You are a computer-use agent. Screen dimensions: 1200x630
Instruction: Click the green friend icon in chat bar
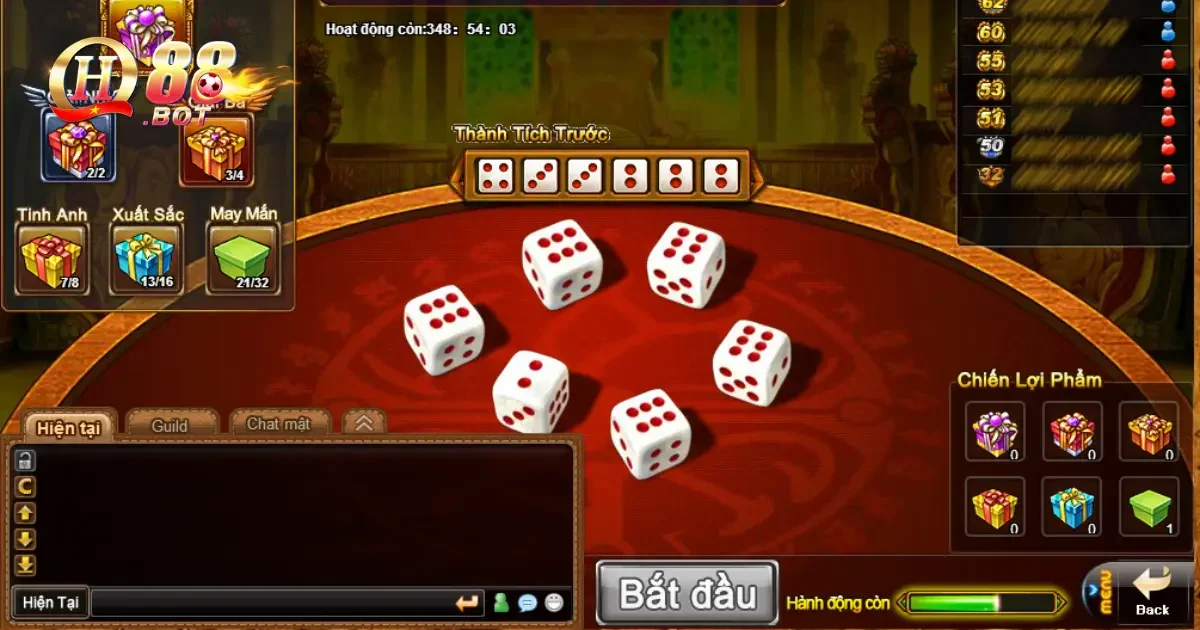pos(501,603)
